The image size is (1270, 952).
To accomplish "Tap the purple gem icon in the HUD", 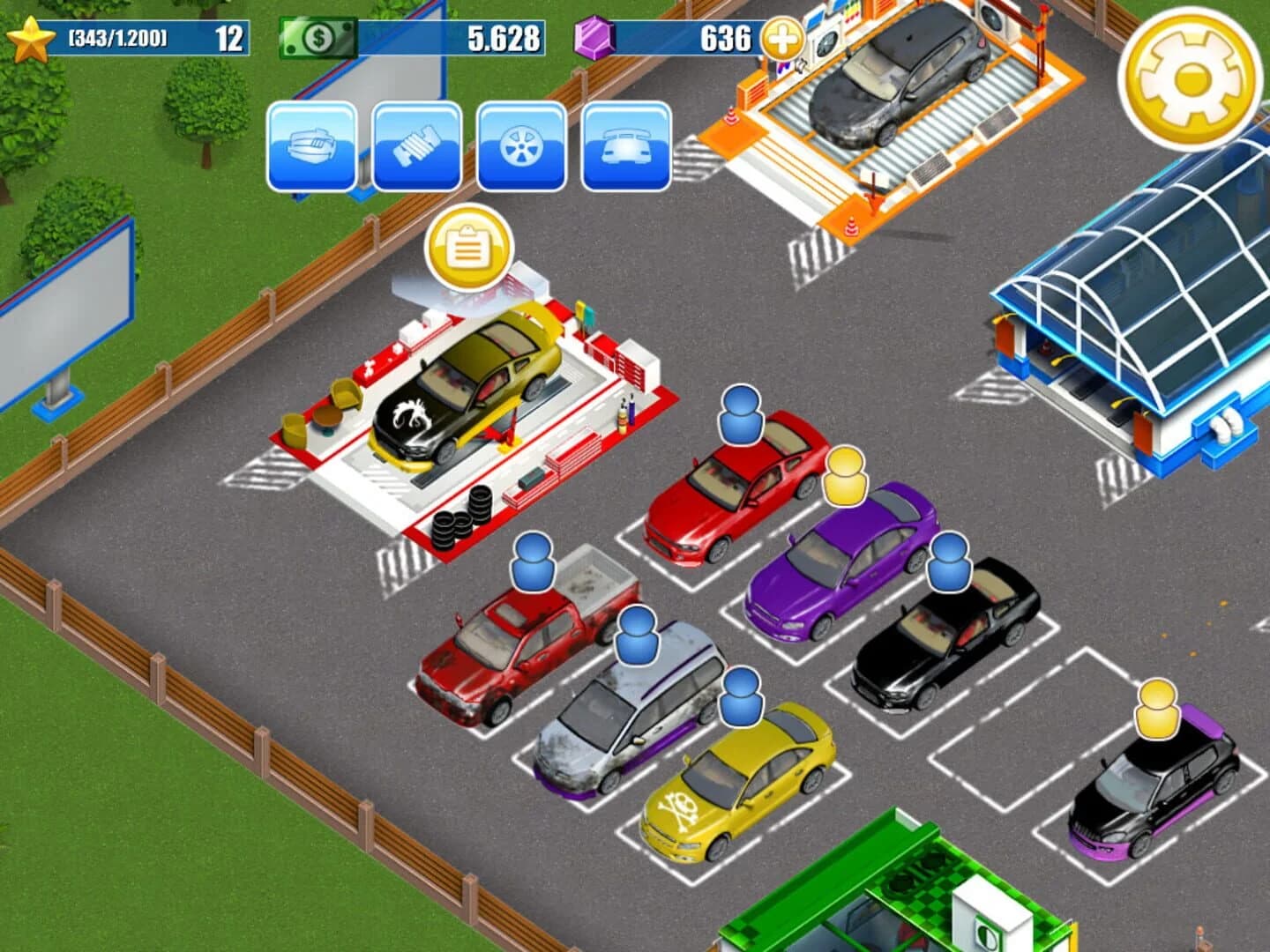I will pos(593,37).
